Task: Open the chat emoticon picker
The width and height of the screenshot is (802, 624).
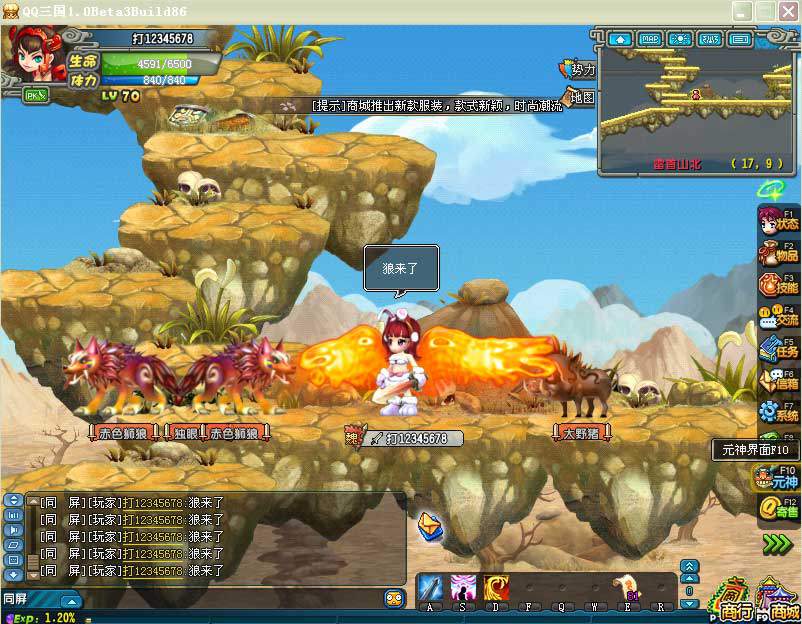Action: click(394, 599)
